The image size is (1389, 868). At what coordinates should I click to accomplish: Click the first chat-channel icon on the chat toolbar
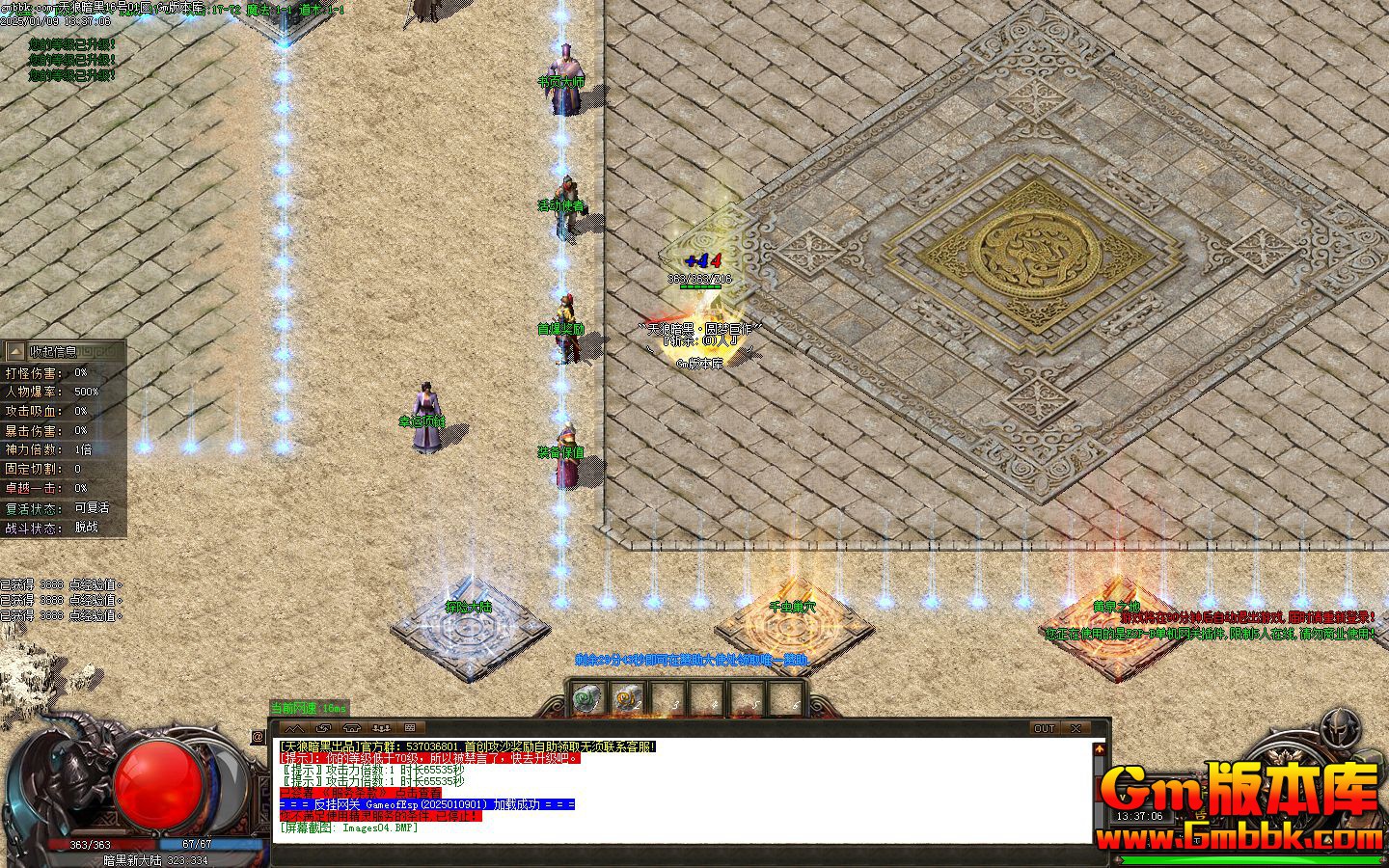(x=296, y=728)
